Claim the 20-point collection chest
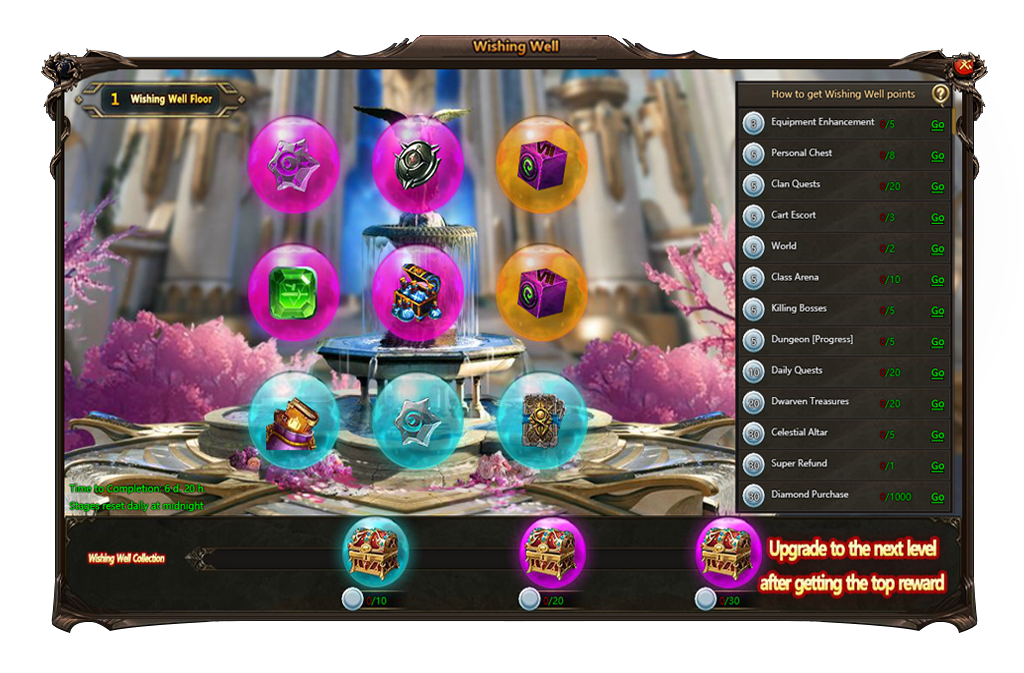This screenshot has width=1024, height=673. click(x=553, y=551)
